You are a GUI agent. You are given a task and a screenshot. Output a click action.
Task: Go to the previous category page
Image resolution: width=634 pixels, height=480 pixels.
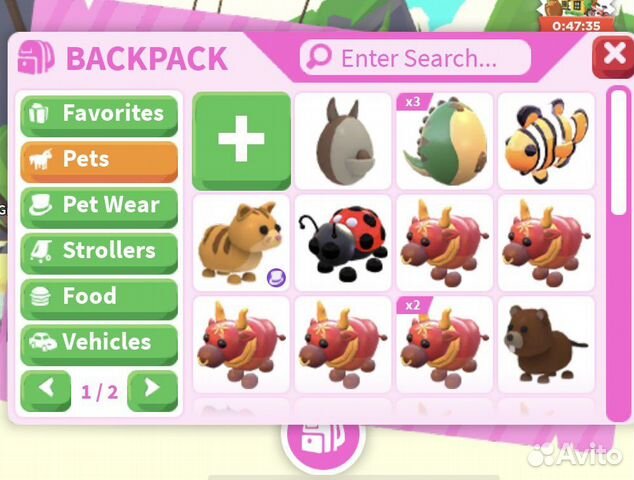tap(46, 391)
